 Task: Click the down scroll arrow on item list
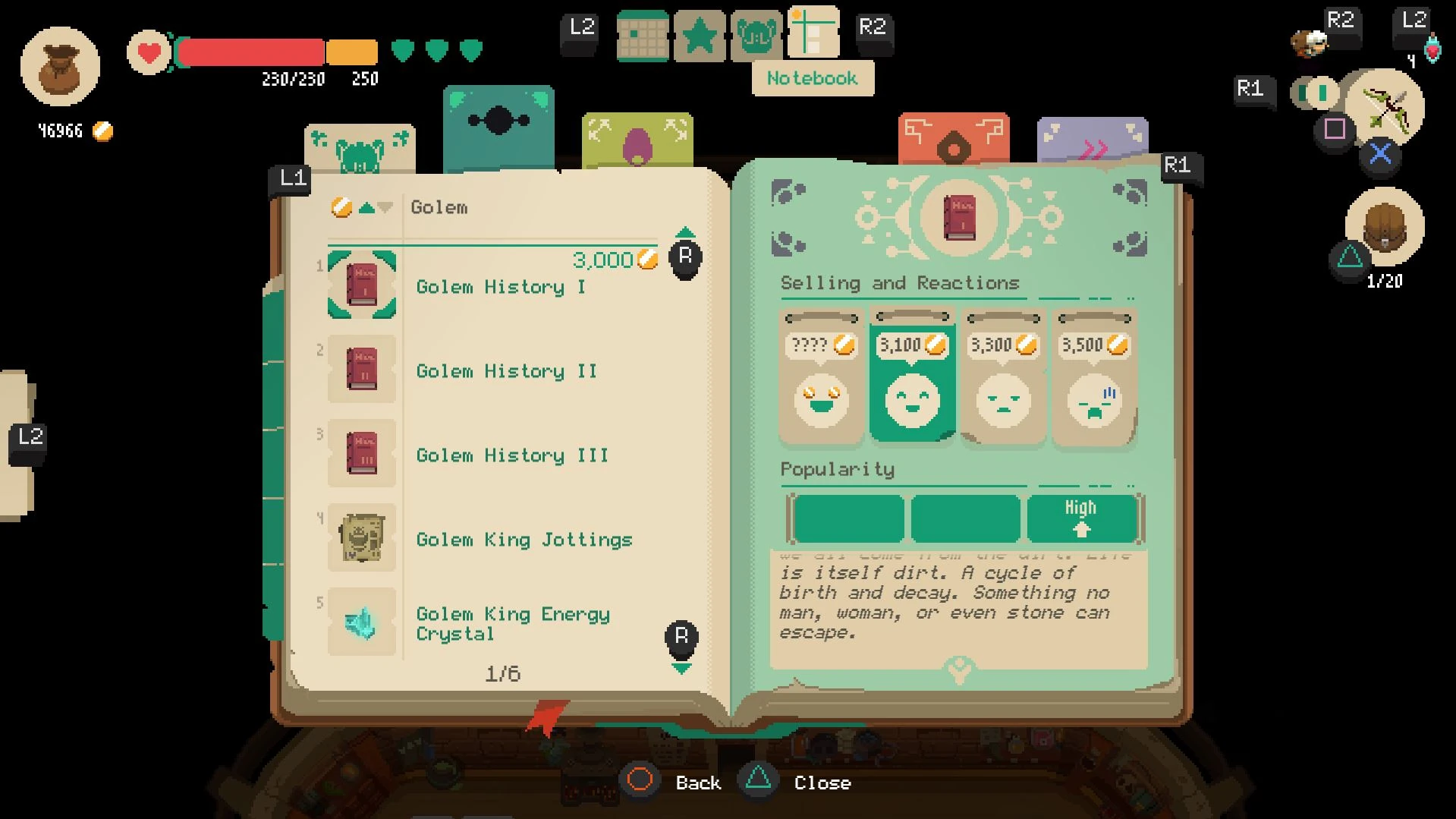pos(682,667)
